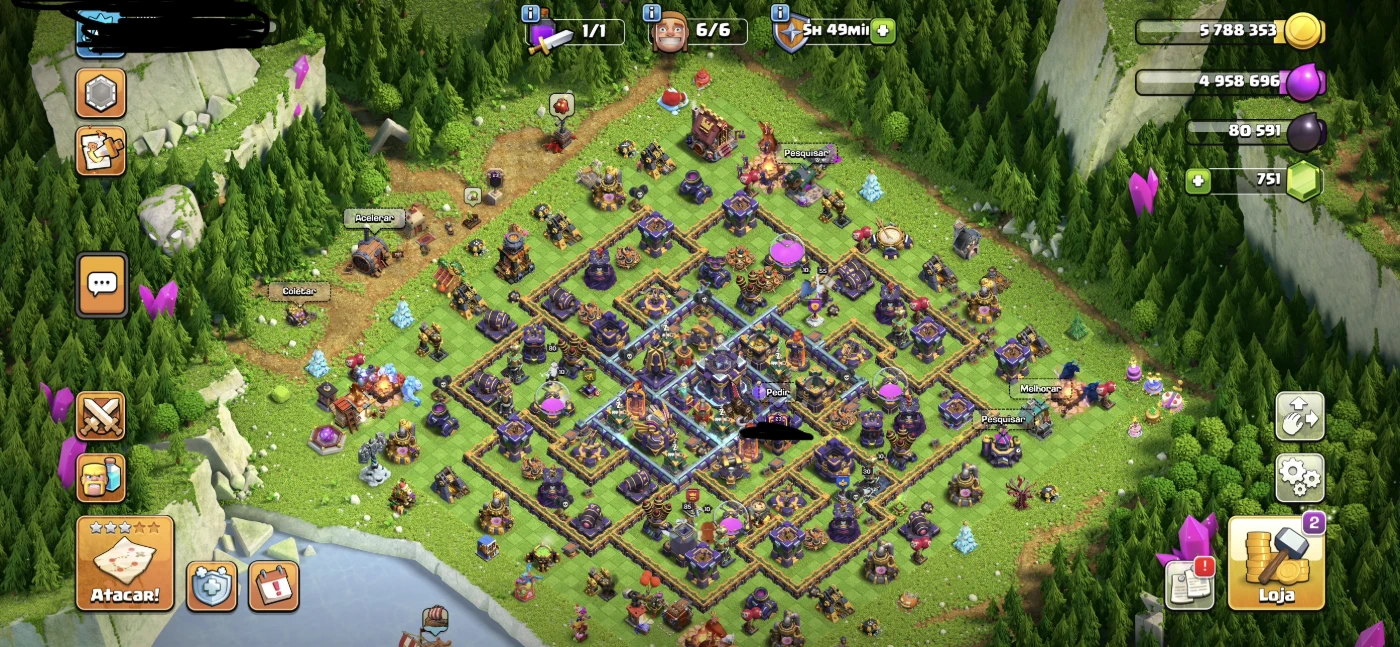Tap the Pedir request bubble
This screenshot has height=647, width=1400.
777,392
